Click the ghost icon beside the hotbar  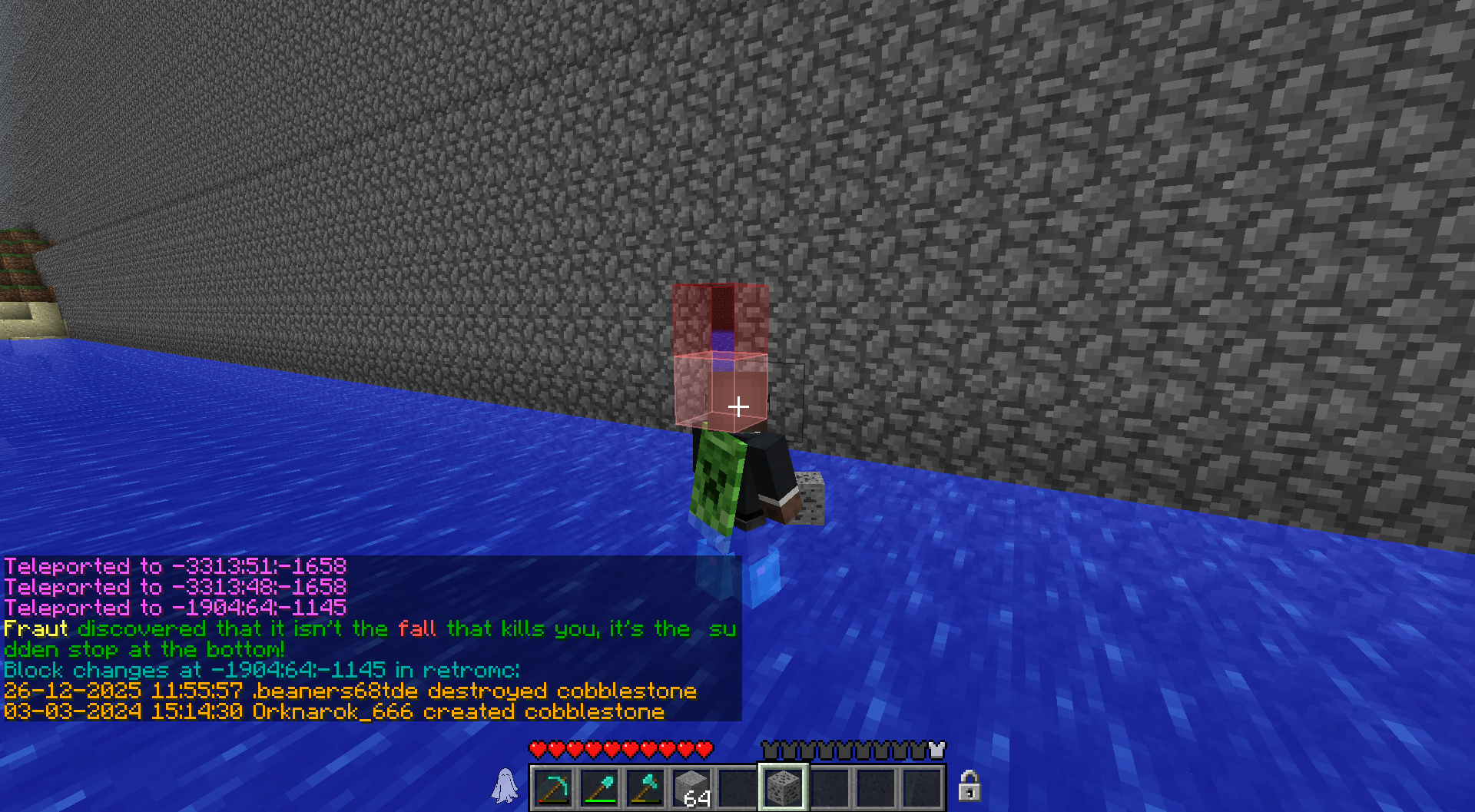coord(505,786)
